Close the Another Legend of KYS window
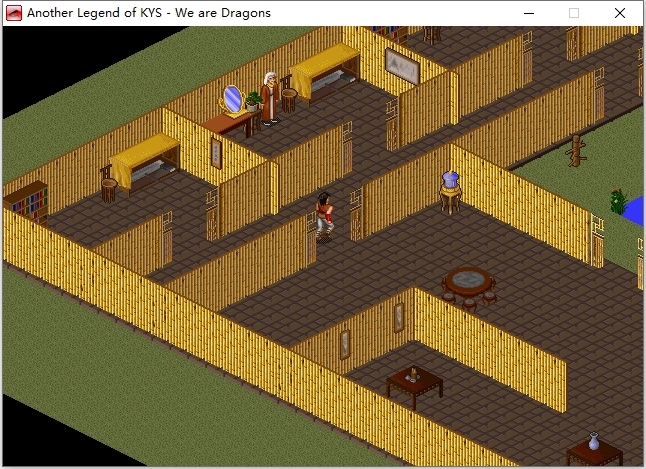Screen dimensions: 646x469 (x=620, y=13)
